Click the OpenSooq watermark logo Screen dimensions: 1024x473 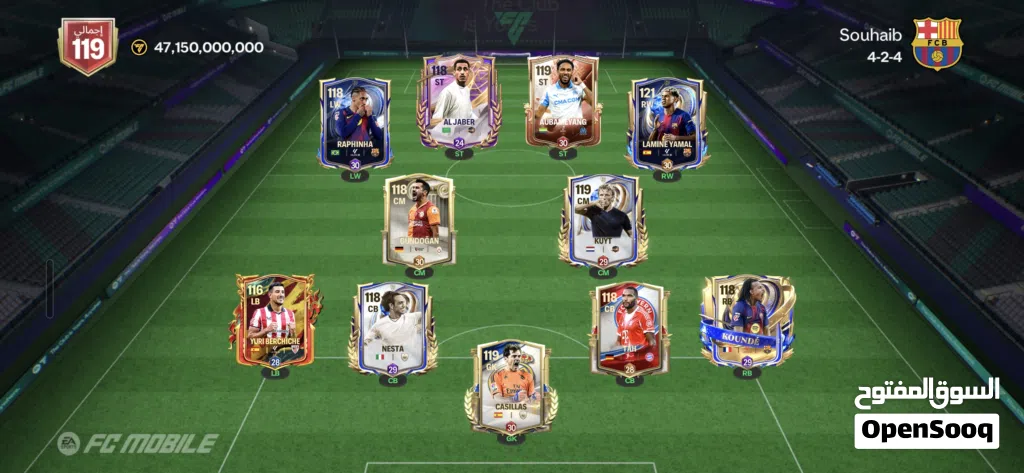click(927, 413)
